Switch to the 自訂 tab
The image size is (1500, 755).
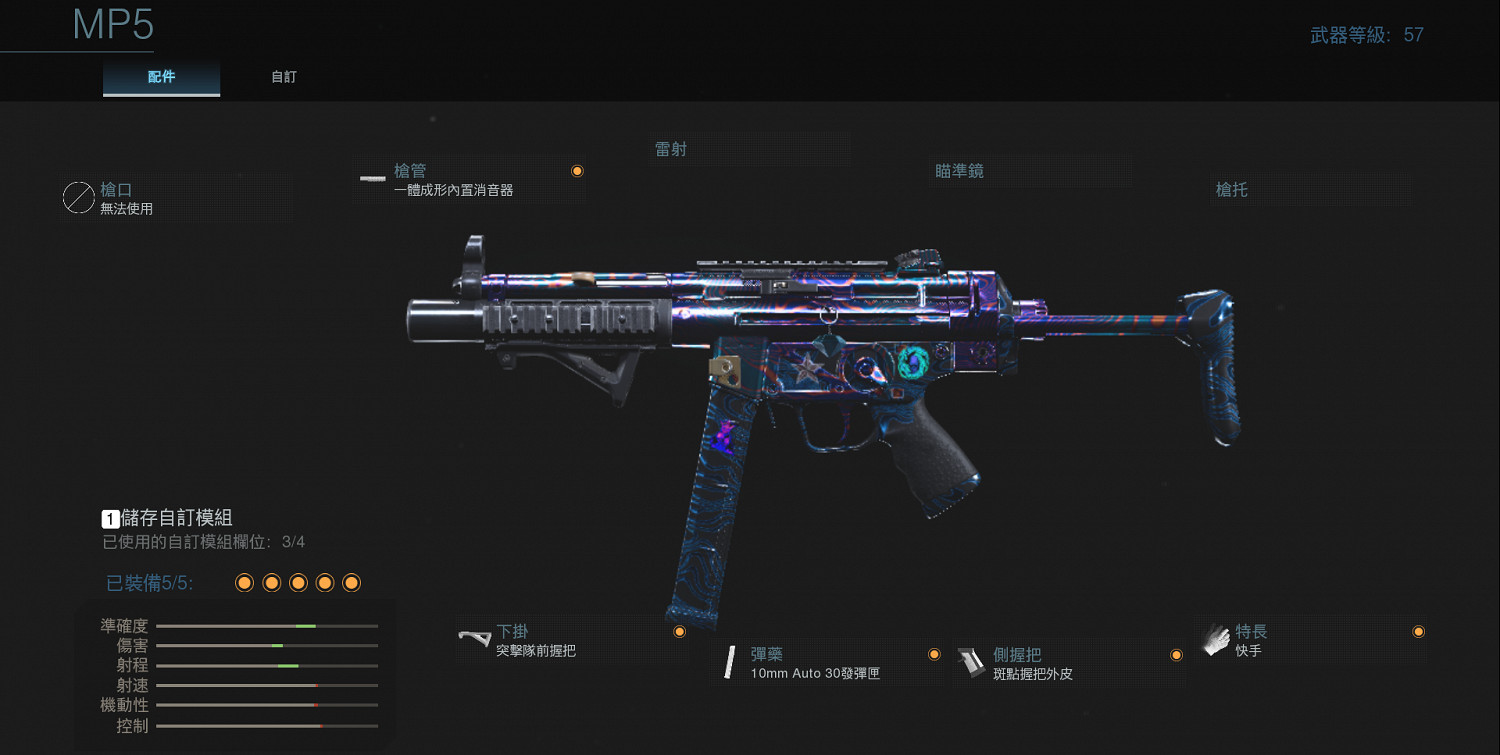click(x=283, y=76)
